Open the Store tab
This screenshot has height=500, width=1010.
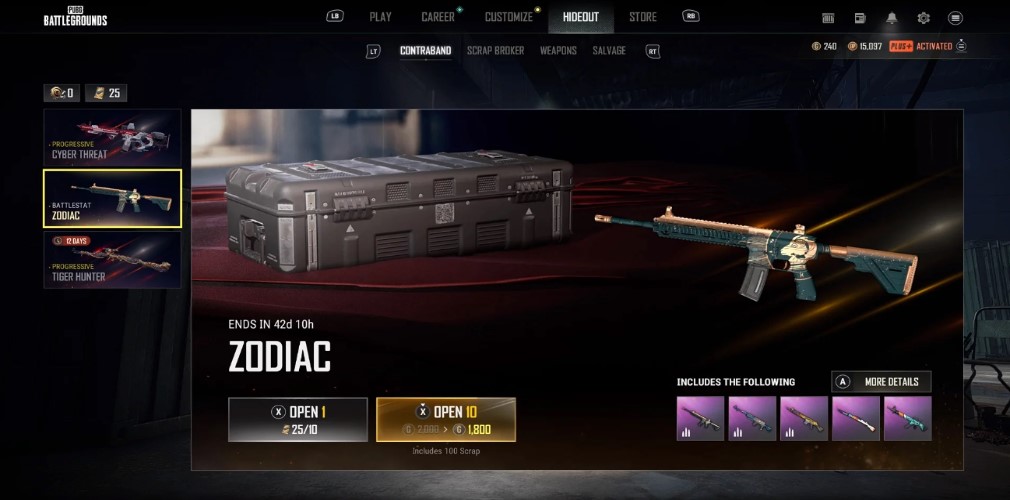point(643,17)
